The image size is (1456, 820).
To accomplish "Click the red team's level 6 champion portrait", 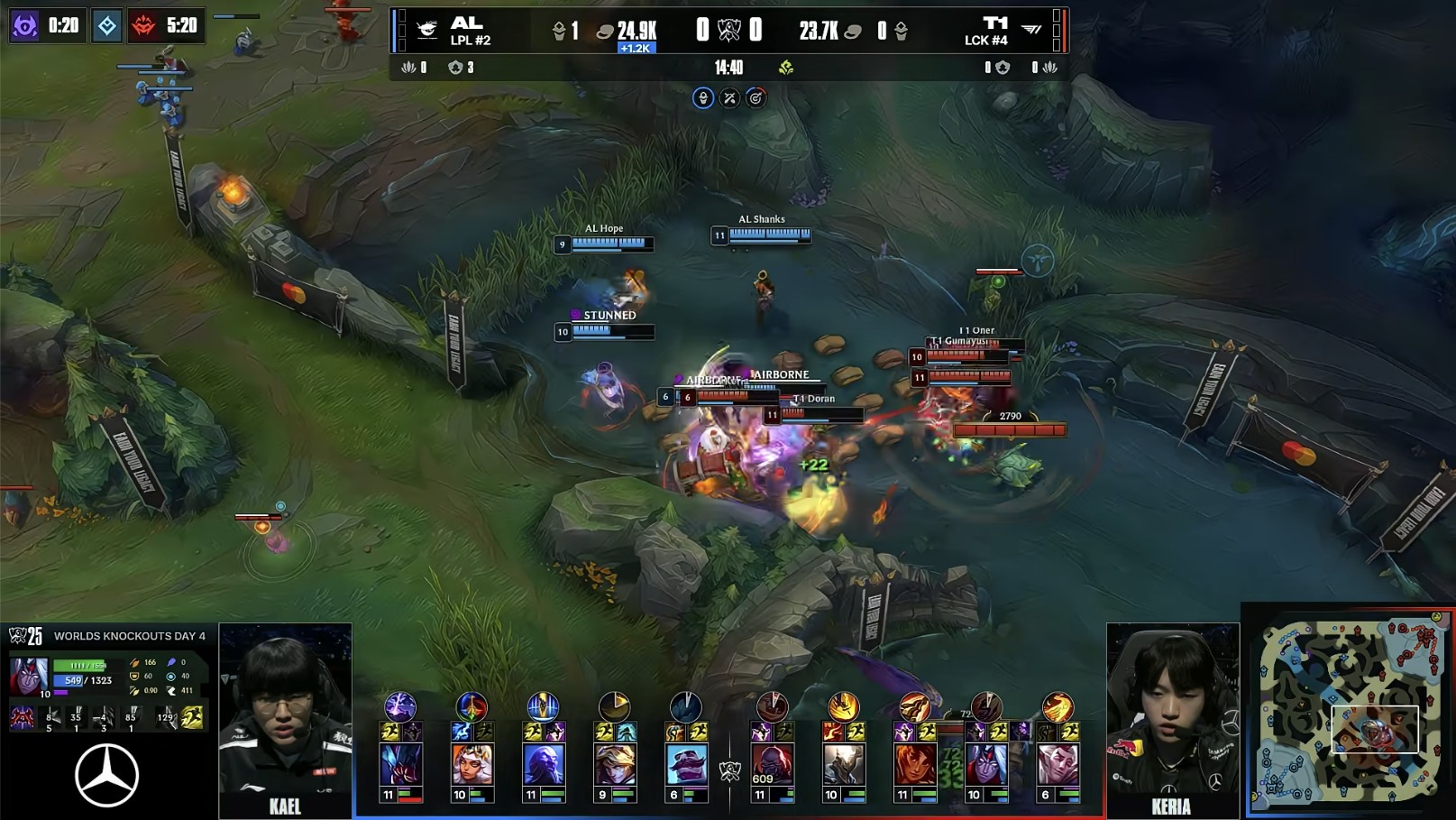I will click(1057, 765).
